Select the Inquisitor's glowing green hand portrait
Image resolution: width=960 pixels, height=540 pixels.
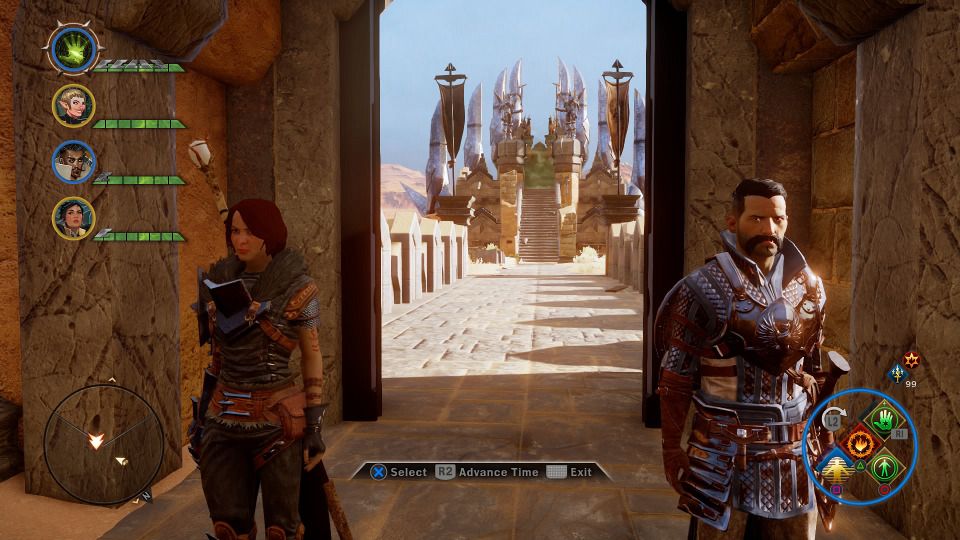(73, 50)
